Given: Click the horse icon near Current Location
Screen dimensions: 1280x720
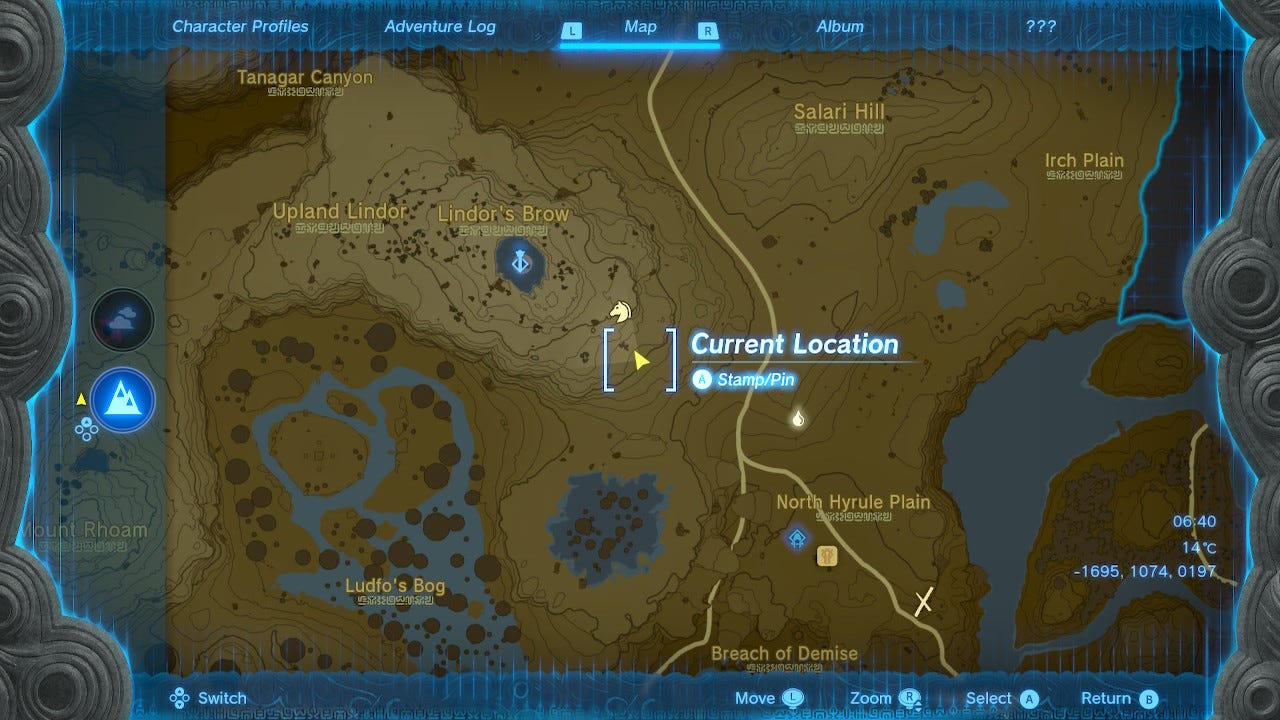Looking at the screenshot, I should coord(619,312).
